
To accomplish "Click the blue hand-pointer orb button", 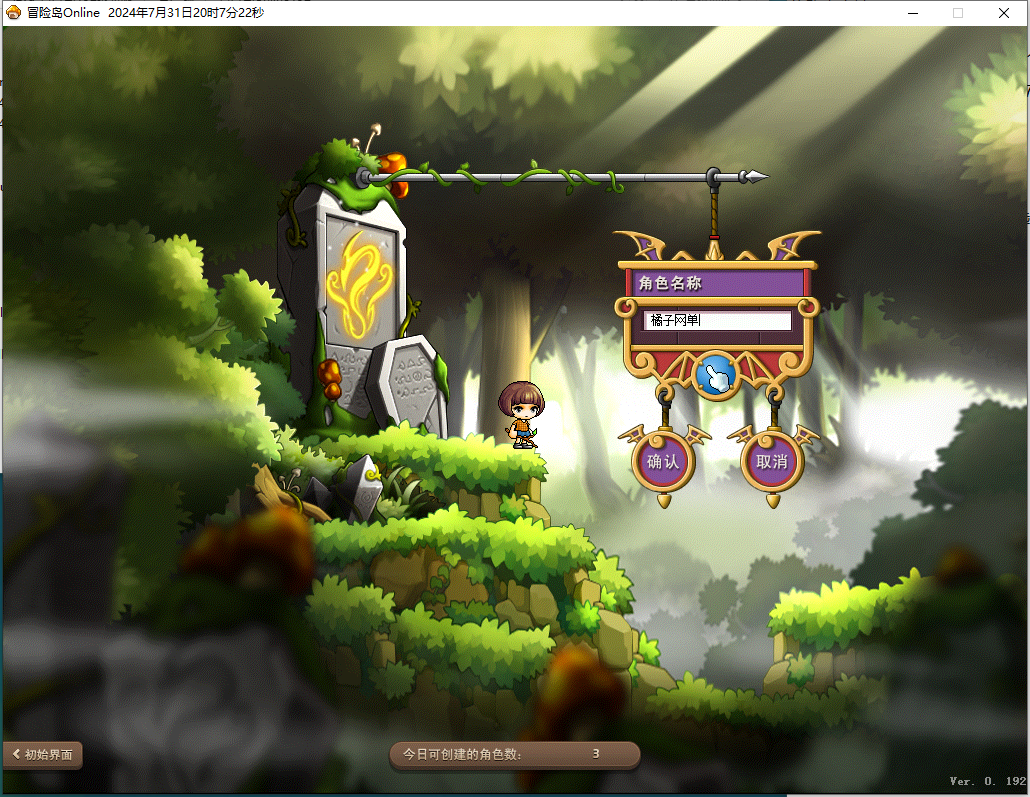I will click(x=716, y=375).
